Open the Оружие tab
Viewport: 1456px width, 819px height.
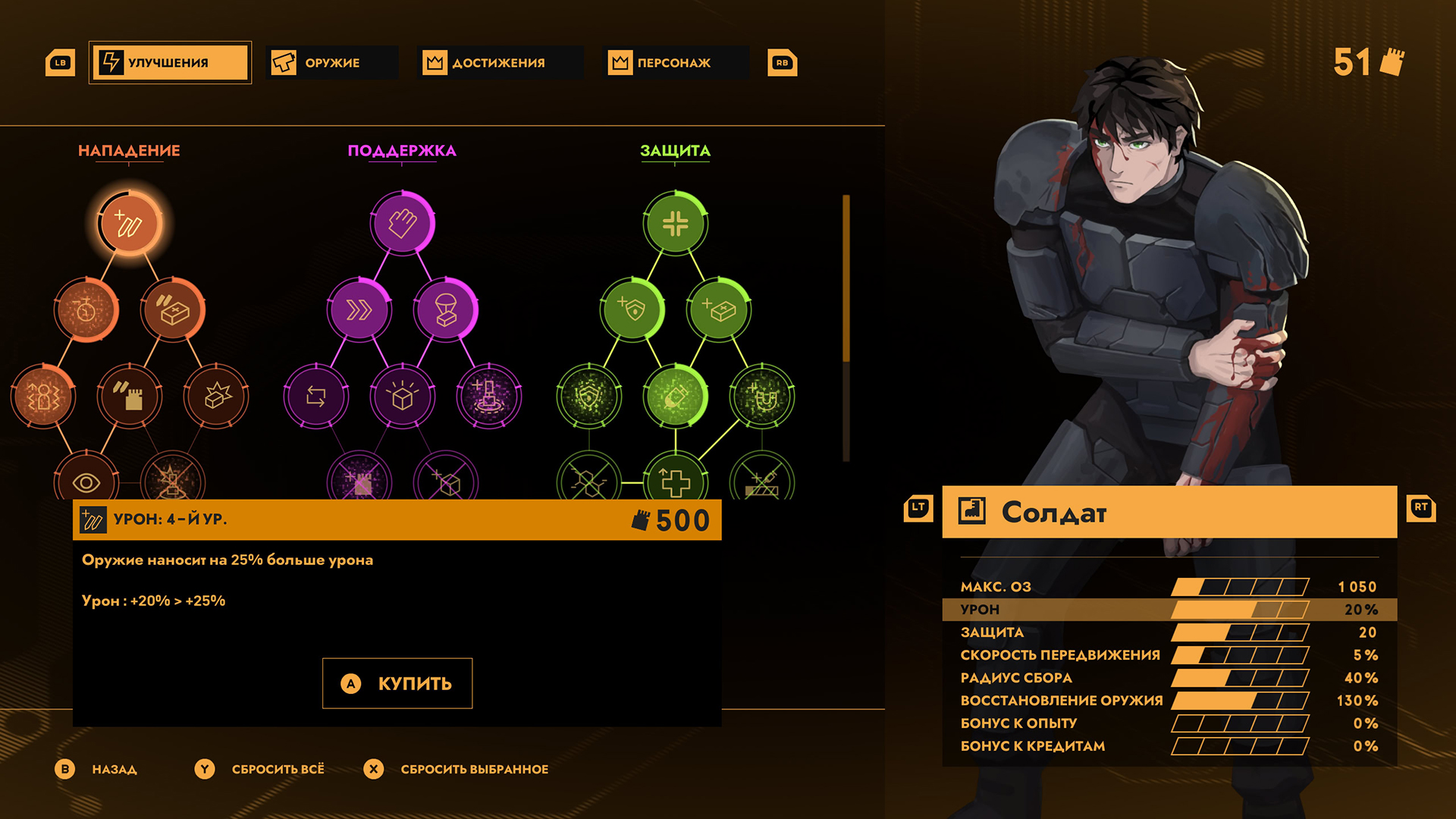coord(332,62)
